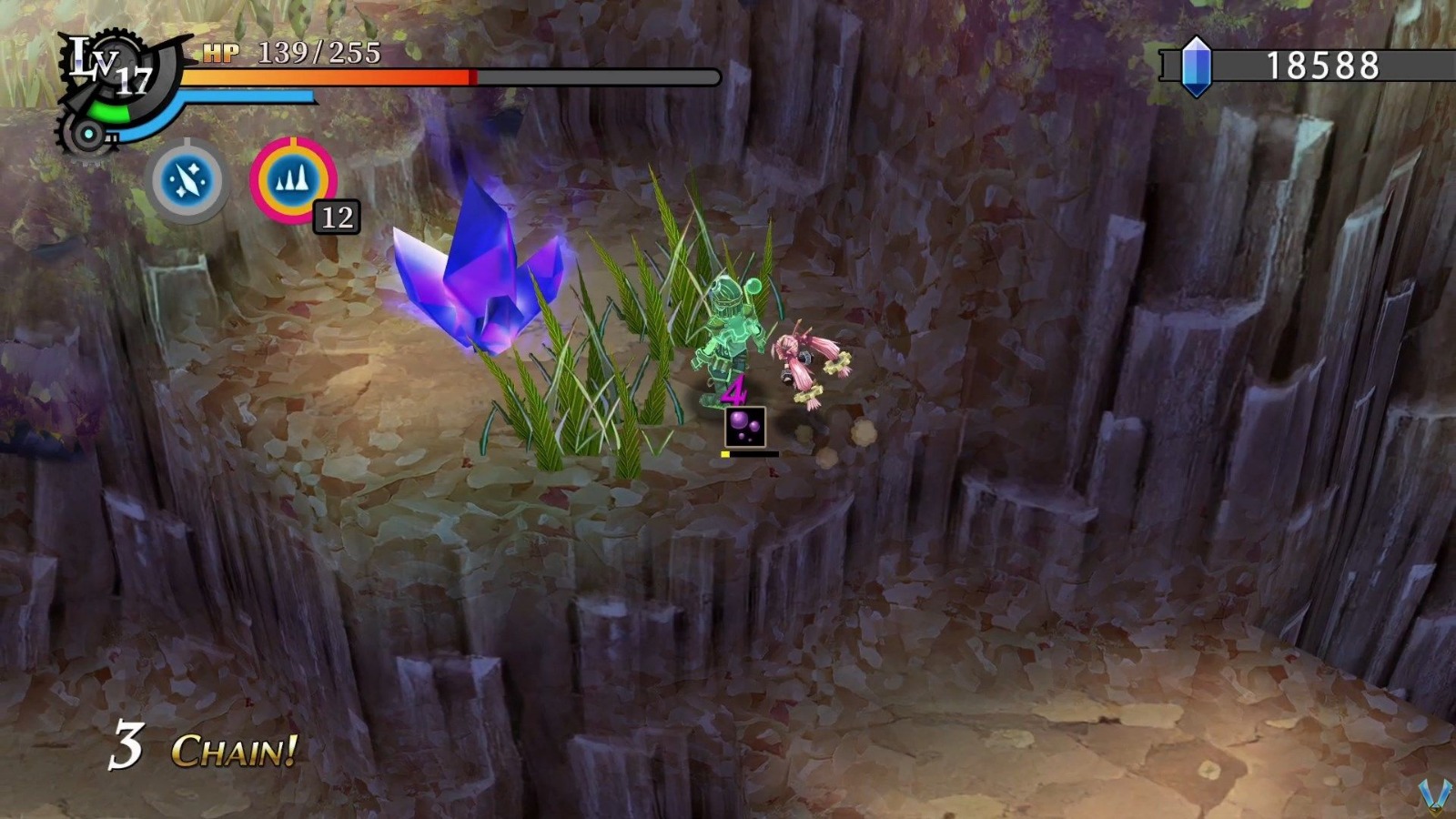Image resolution: width=1456 pixels, height=819 pixels.
Task: Expand the item drop info box
Action: (x=746, y=428)
